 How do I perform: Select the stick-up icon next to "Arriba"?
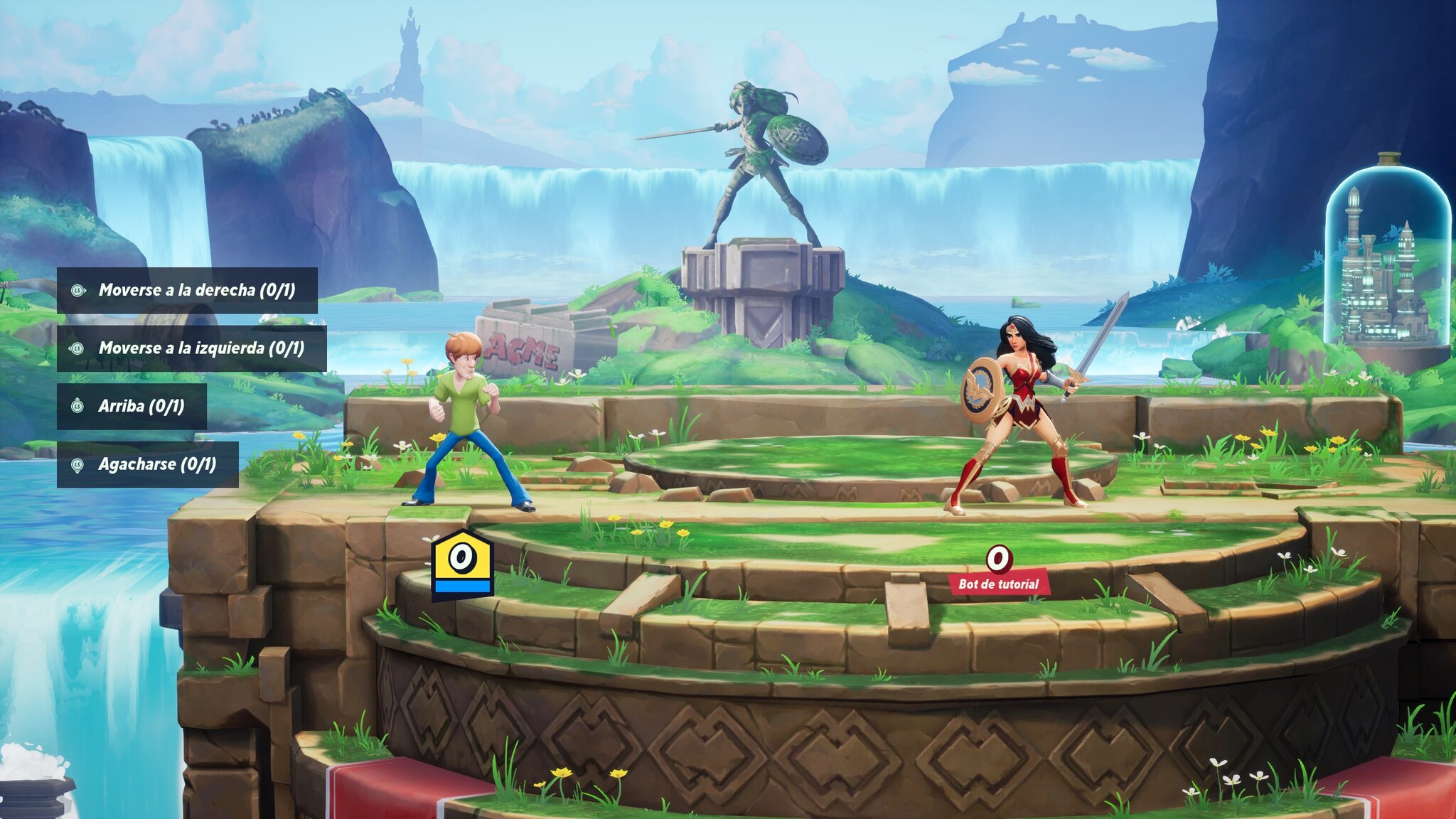77,405
